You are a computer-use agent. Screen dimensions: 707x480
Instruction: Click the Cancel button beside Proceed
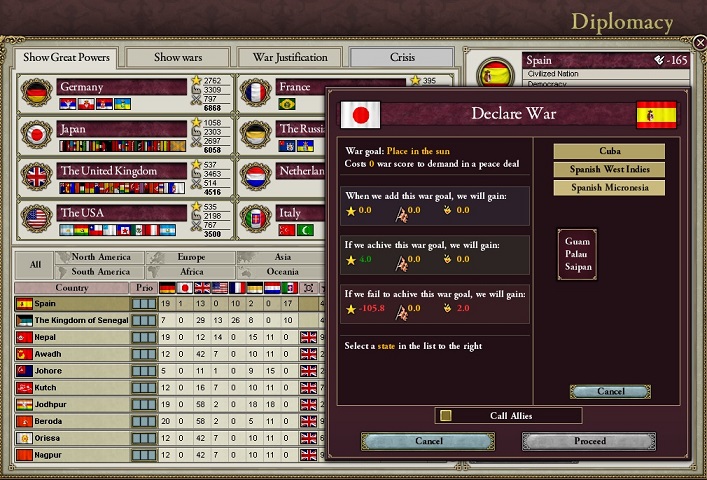(428, 440)
